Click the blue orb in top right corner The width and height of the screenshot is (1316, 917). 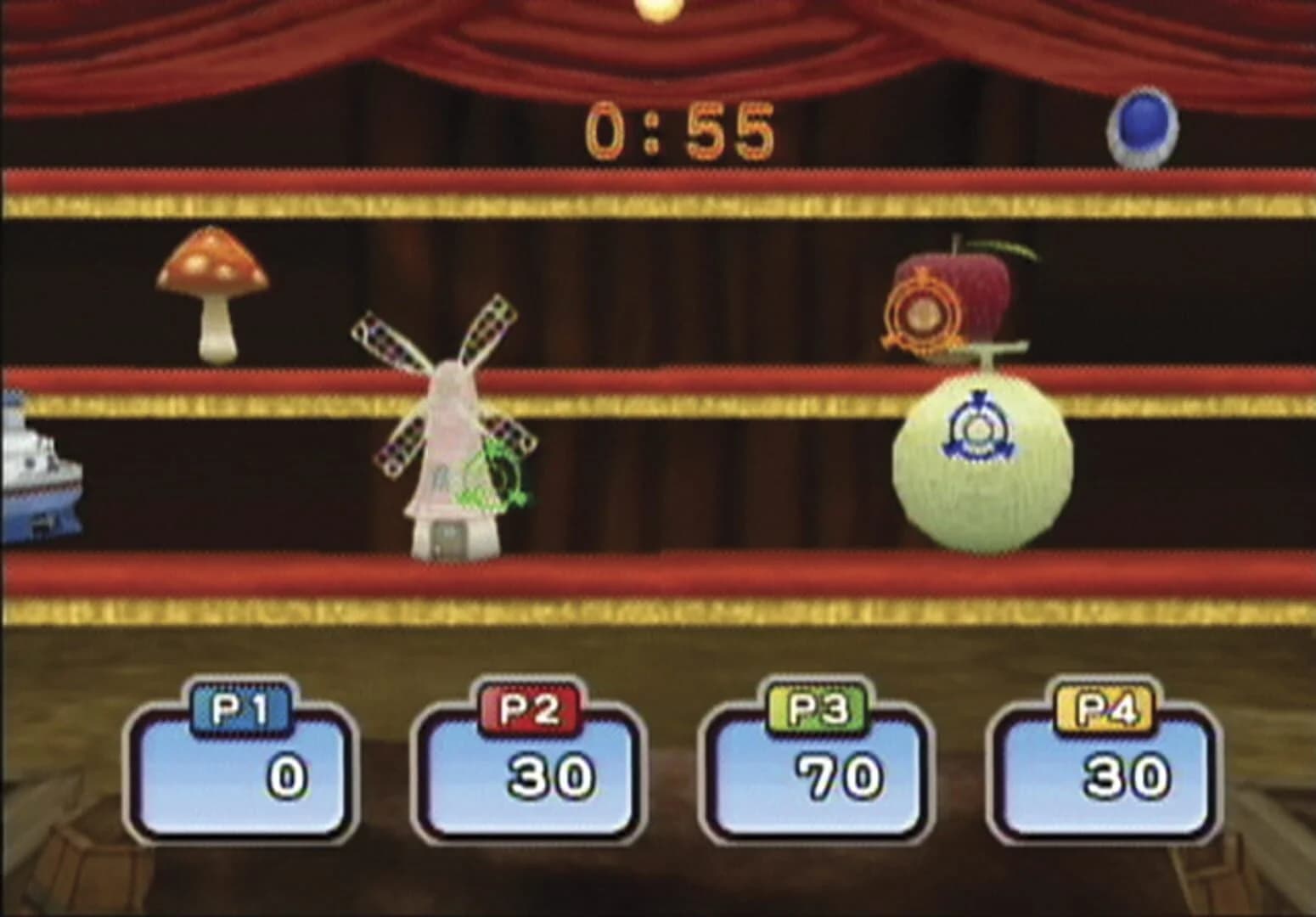1142,127
